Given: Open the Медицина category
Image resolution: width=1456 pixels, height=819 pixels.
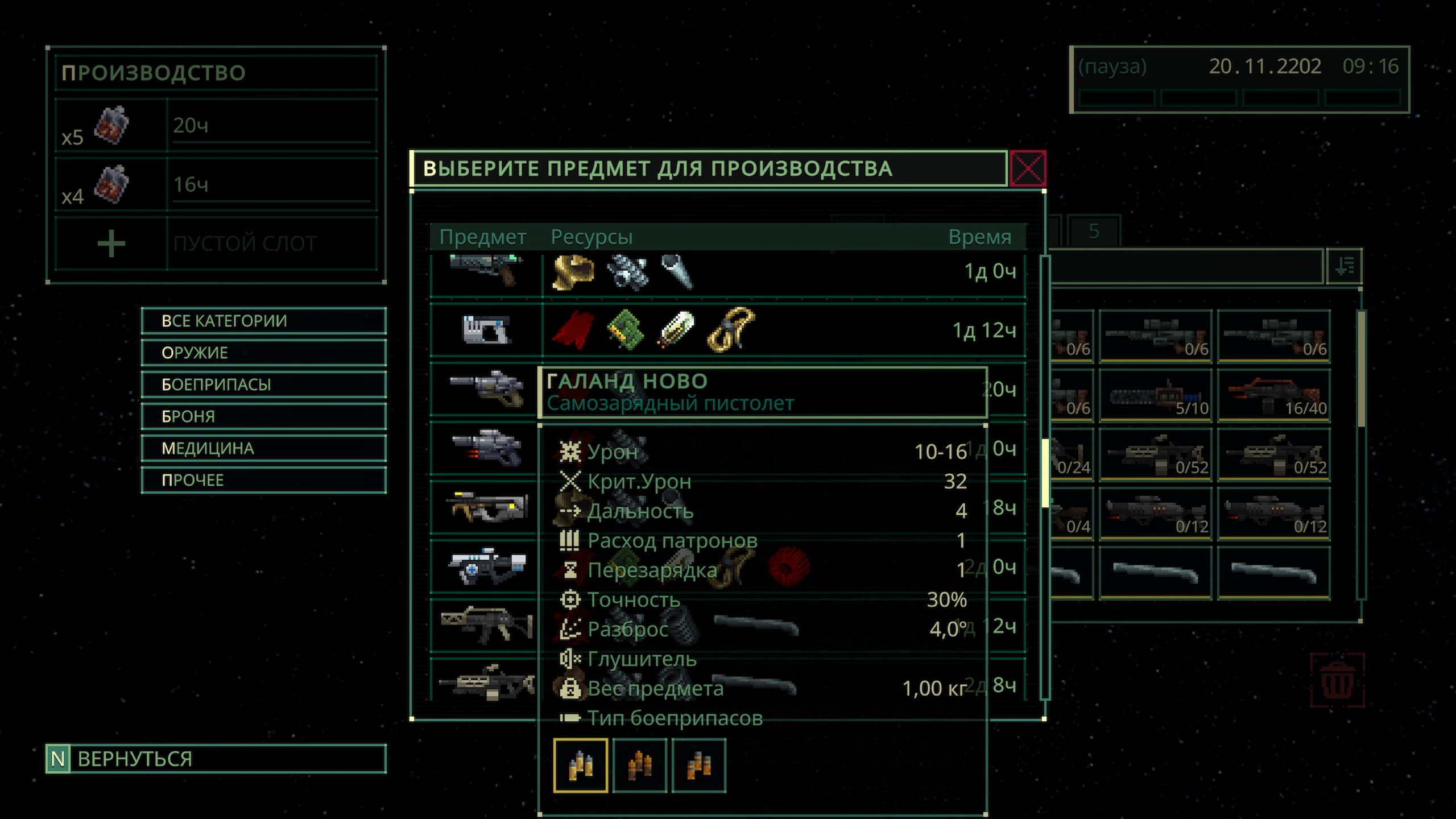Looking at the screenshot, I should (x=263, y=448).
